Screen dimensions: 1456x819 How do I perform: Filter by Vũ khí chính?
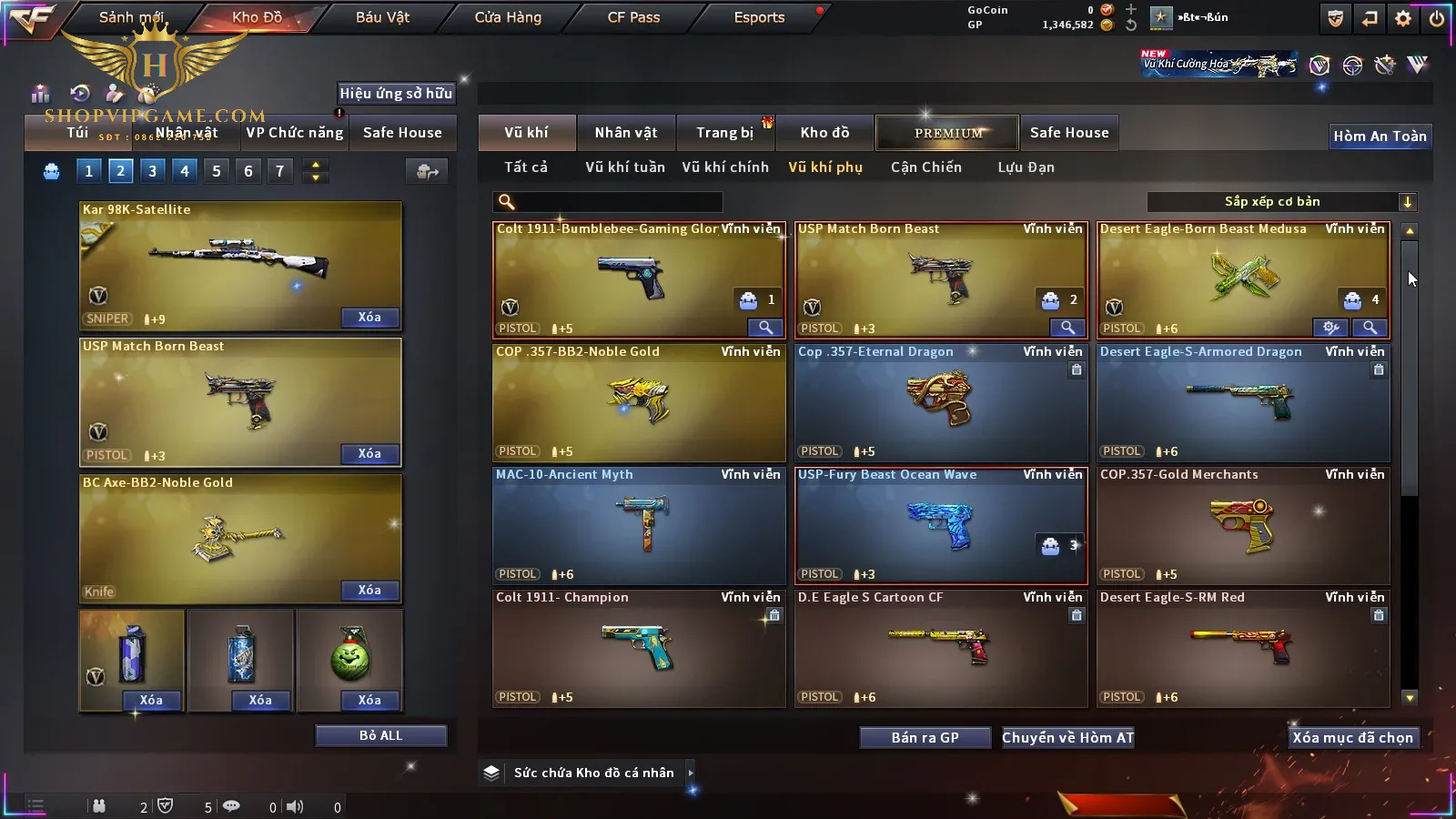click(725, 167)
